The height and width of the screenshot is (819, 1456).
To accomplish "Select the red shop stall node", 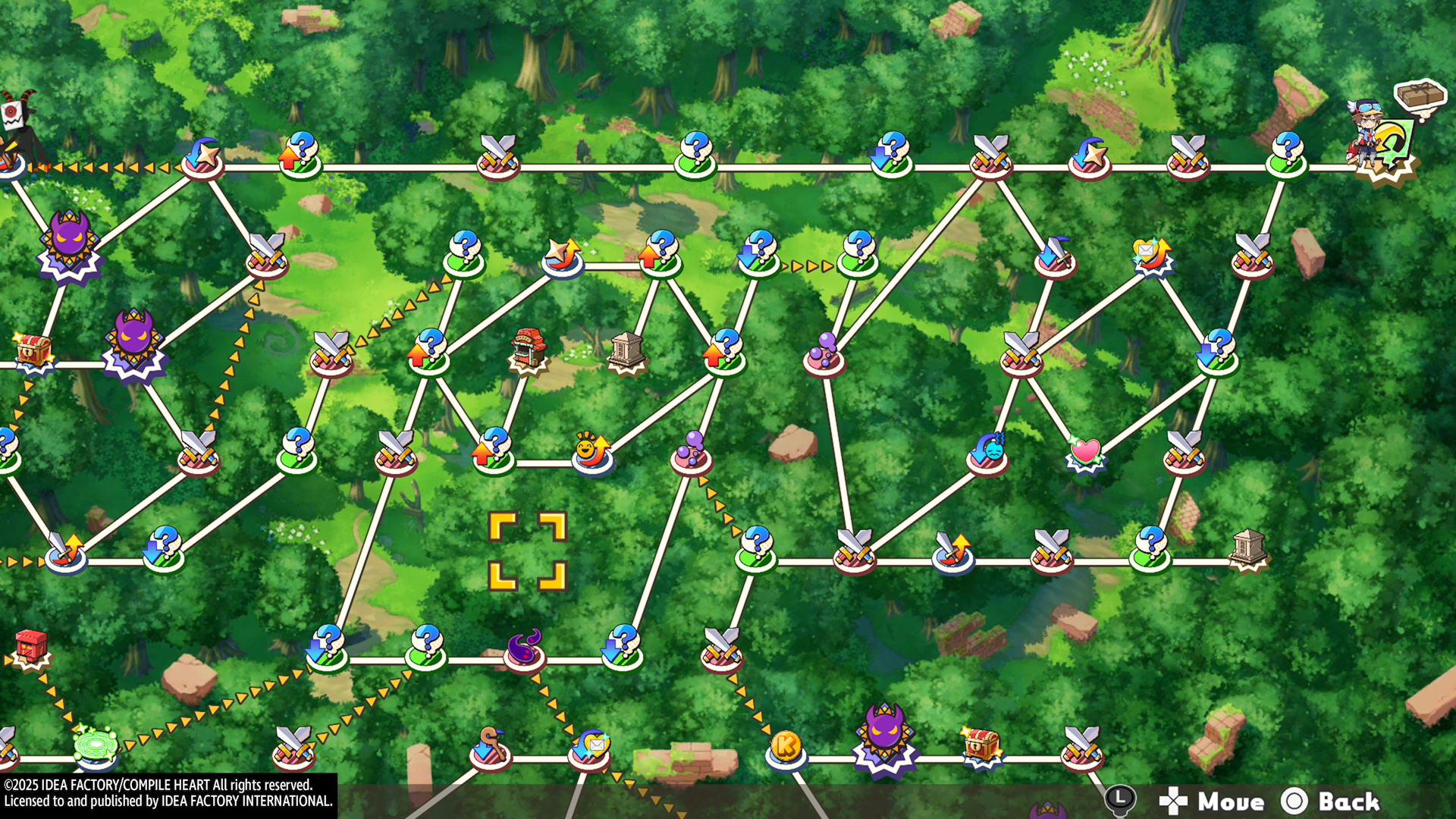I will click(x=529, y=350).
